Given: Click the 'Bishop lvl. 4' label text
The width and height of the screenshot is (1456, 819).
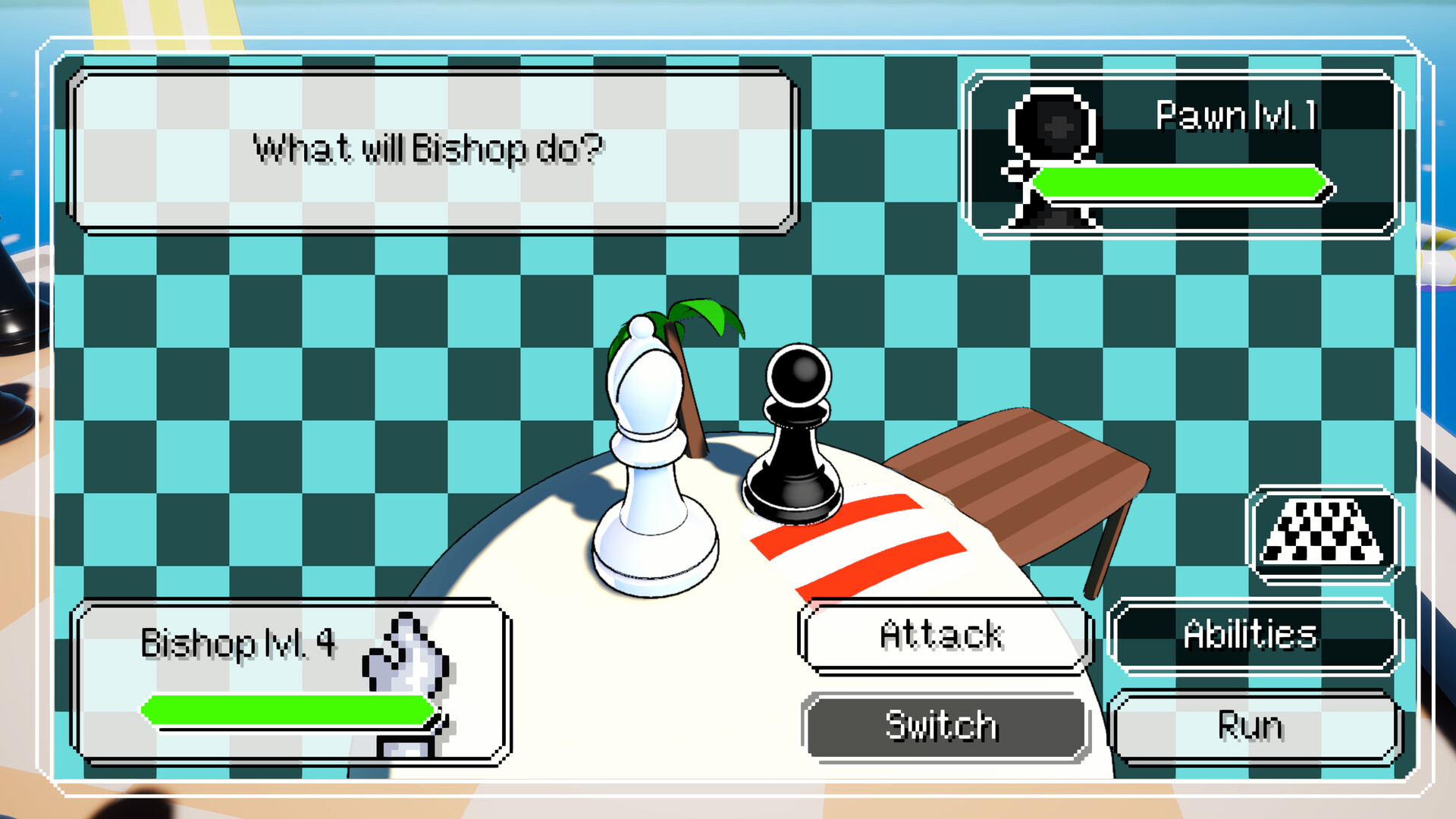Looking at the screenshot, I should tap(239, 645).
